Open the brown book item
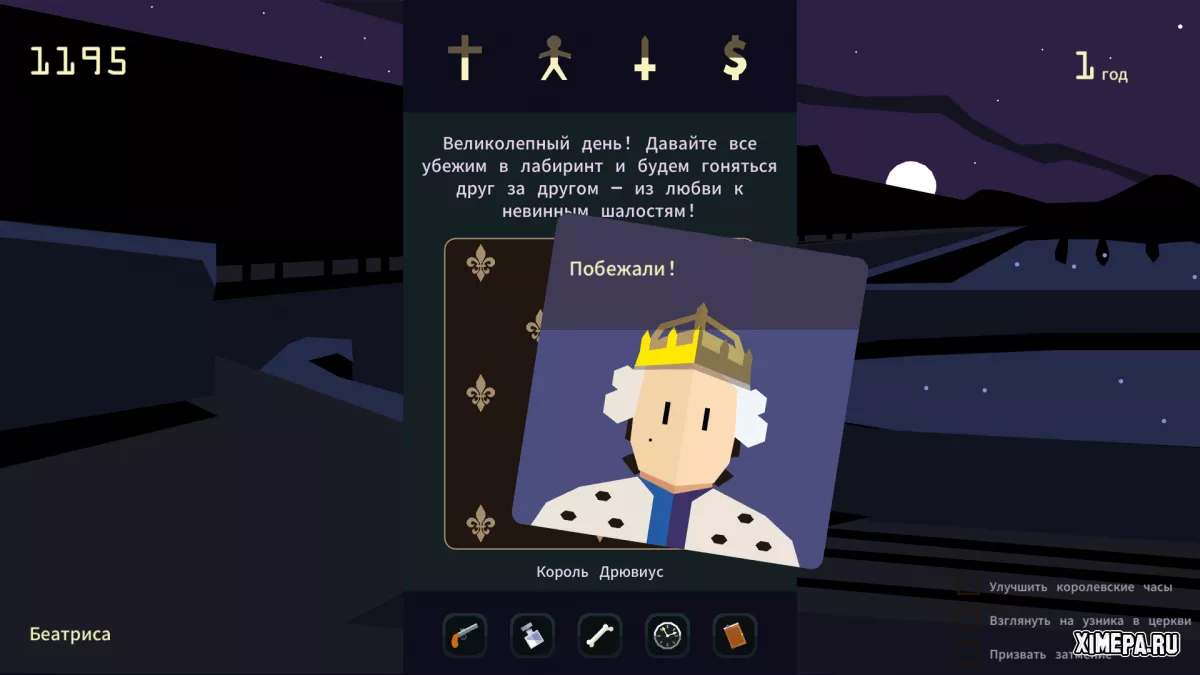The width and height of the screenshot is (1200, 675). point(735,635)
